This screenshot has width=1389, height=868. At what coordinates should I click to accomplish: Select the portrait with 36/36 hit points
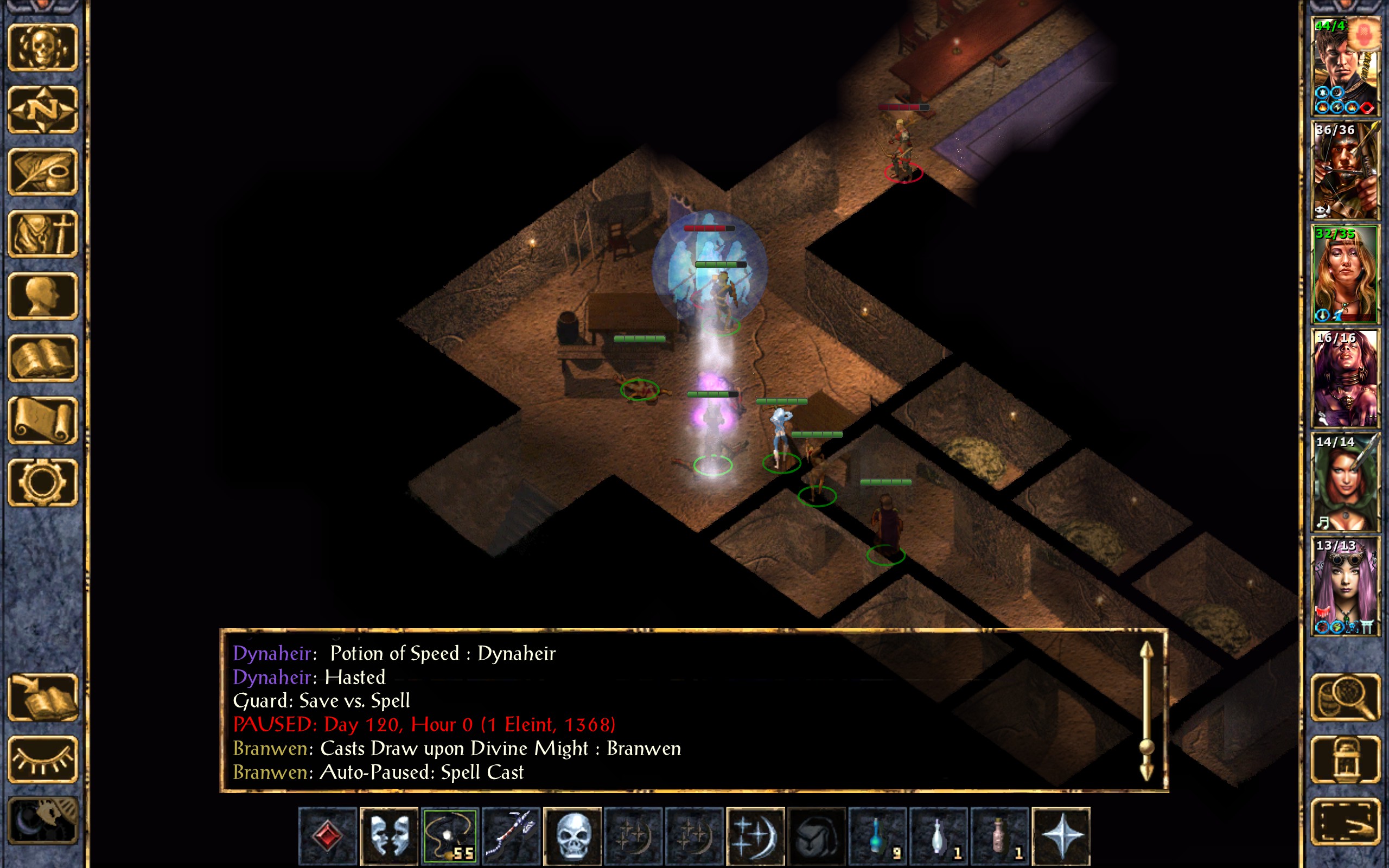tap(1345, 170)
